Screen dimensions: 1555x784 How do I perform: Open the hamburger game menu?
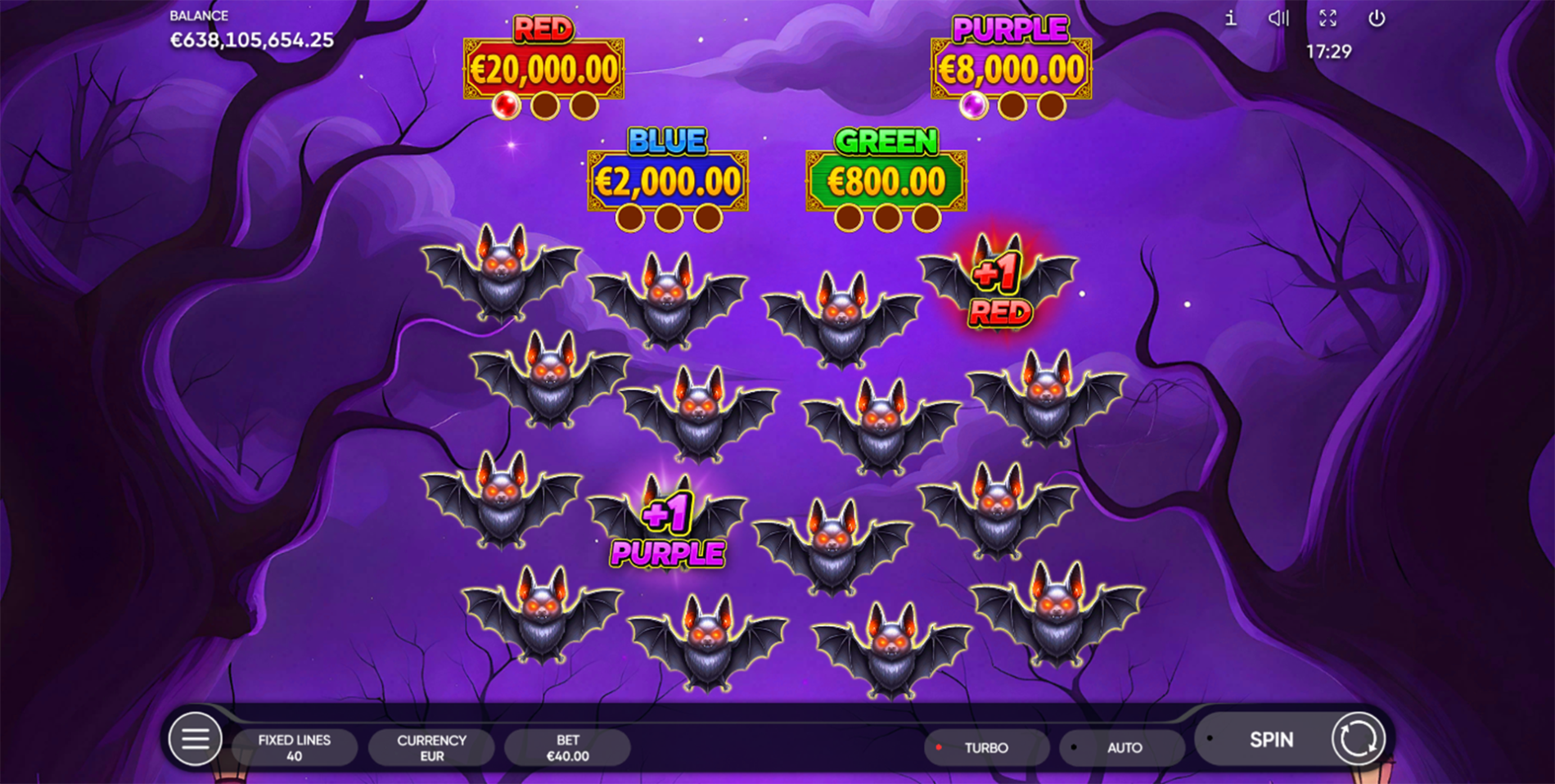coord(195,739)
